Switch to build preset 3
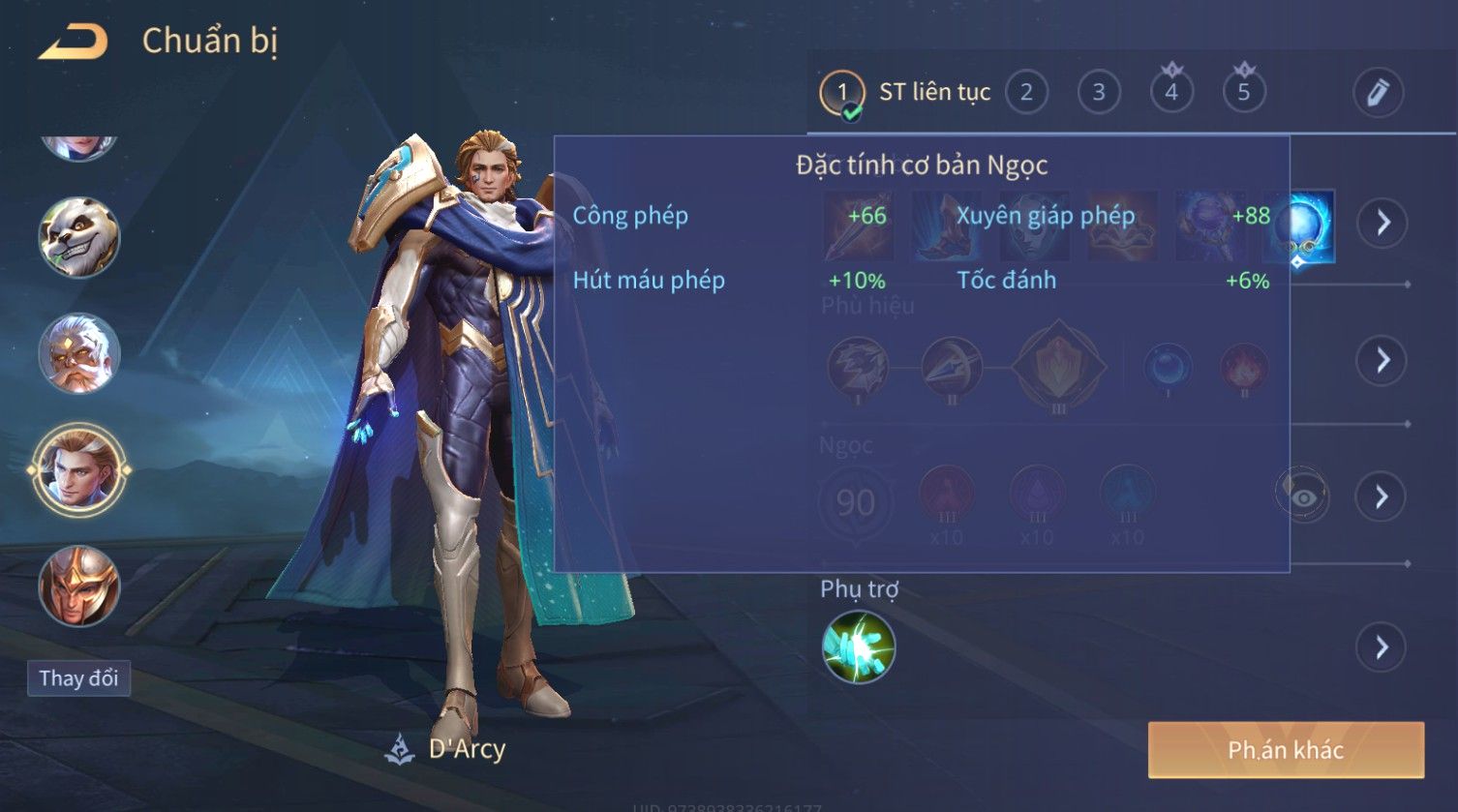1458x812 pixels. pos(1099,93)
